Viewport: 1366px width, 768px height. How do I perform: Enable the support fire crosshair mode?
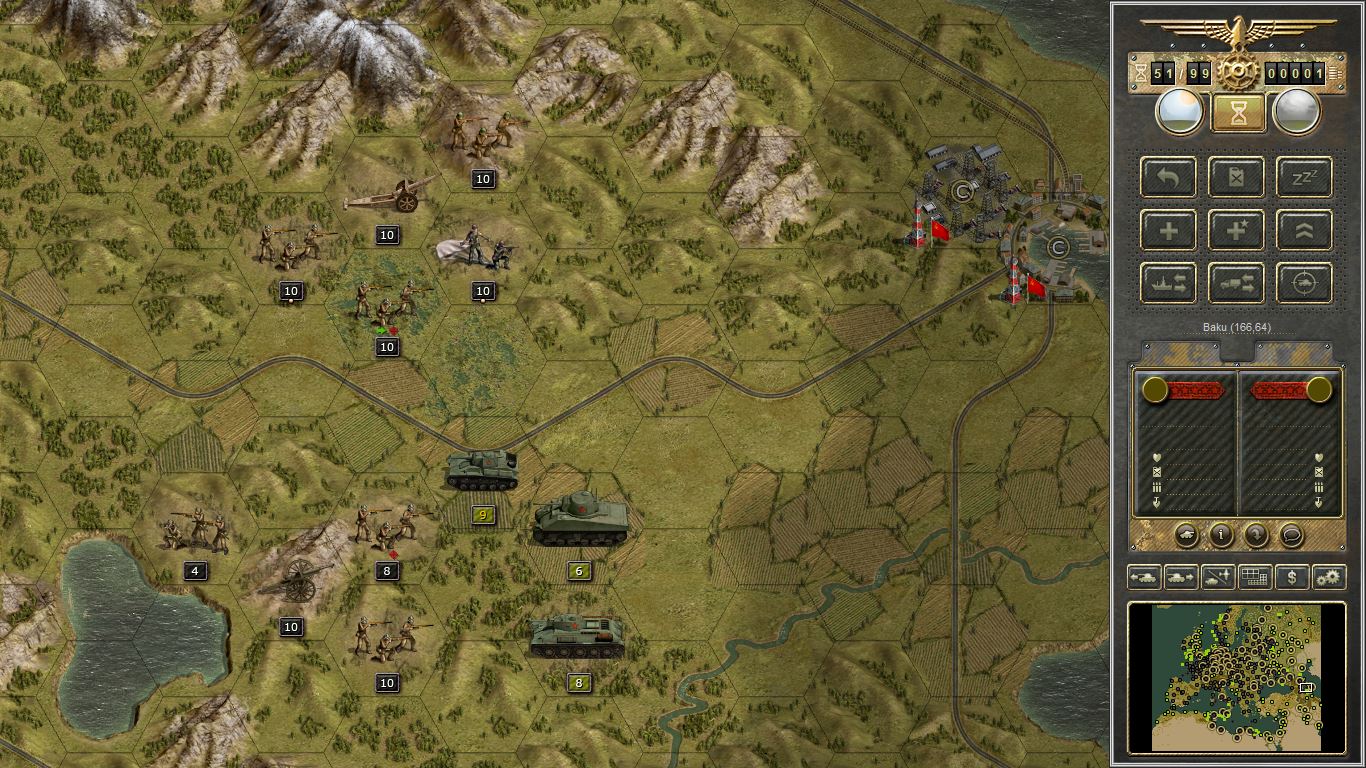1304,283
